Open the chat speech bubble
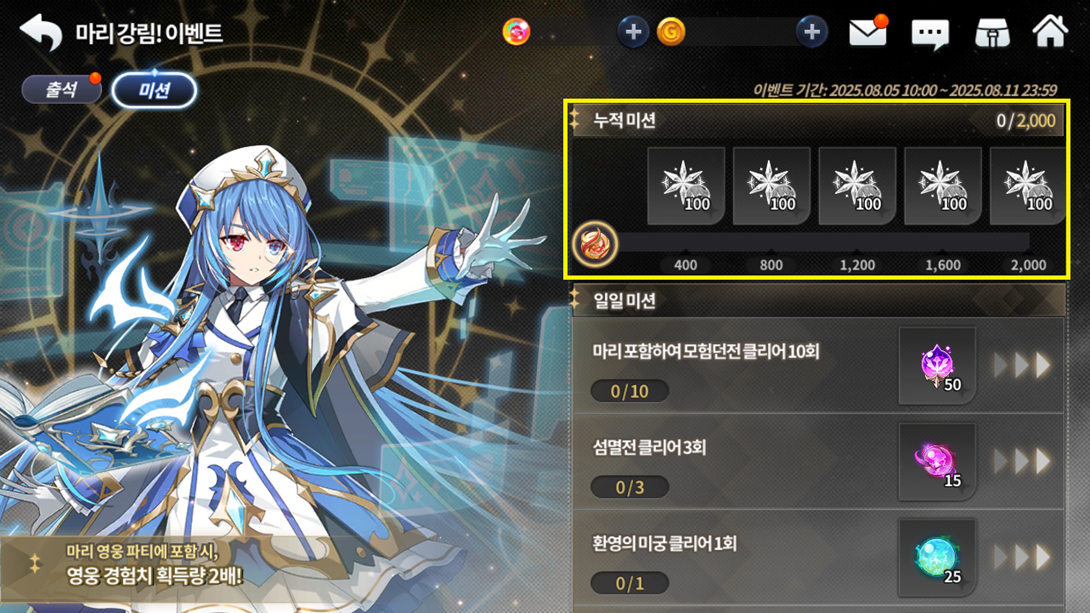The height and width of the screenshot is (613, 1090). click(930, 34)
